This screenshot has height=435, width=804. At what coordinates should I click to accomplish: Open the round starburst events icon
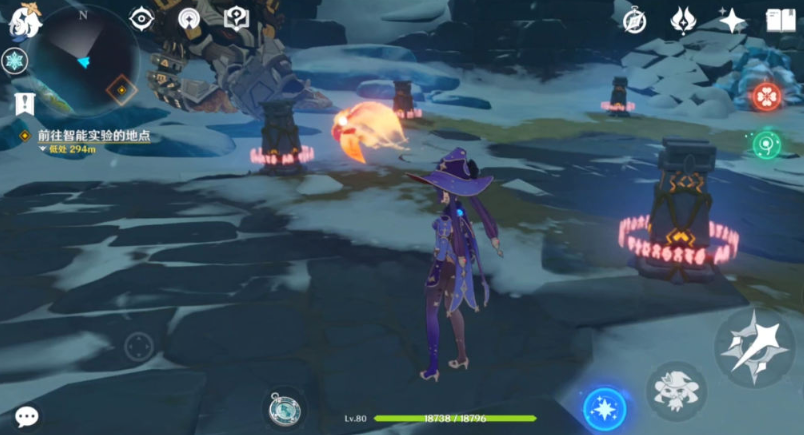(189, 19)
